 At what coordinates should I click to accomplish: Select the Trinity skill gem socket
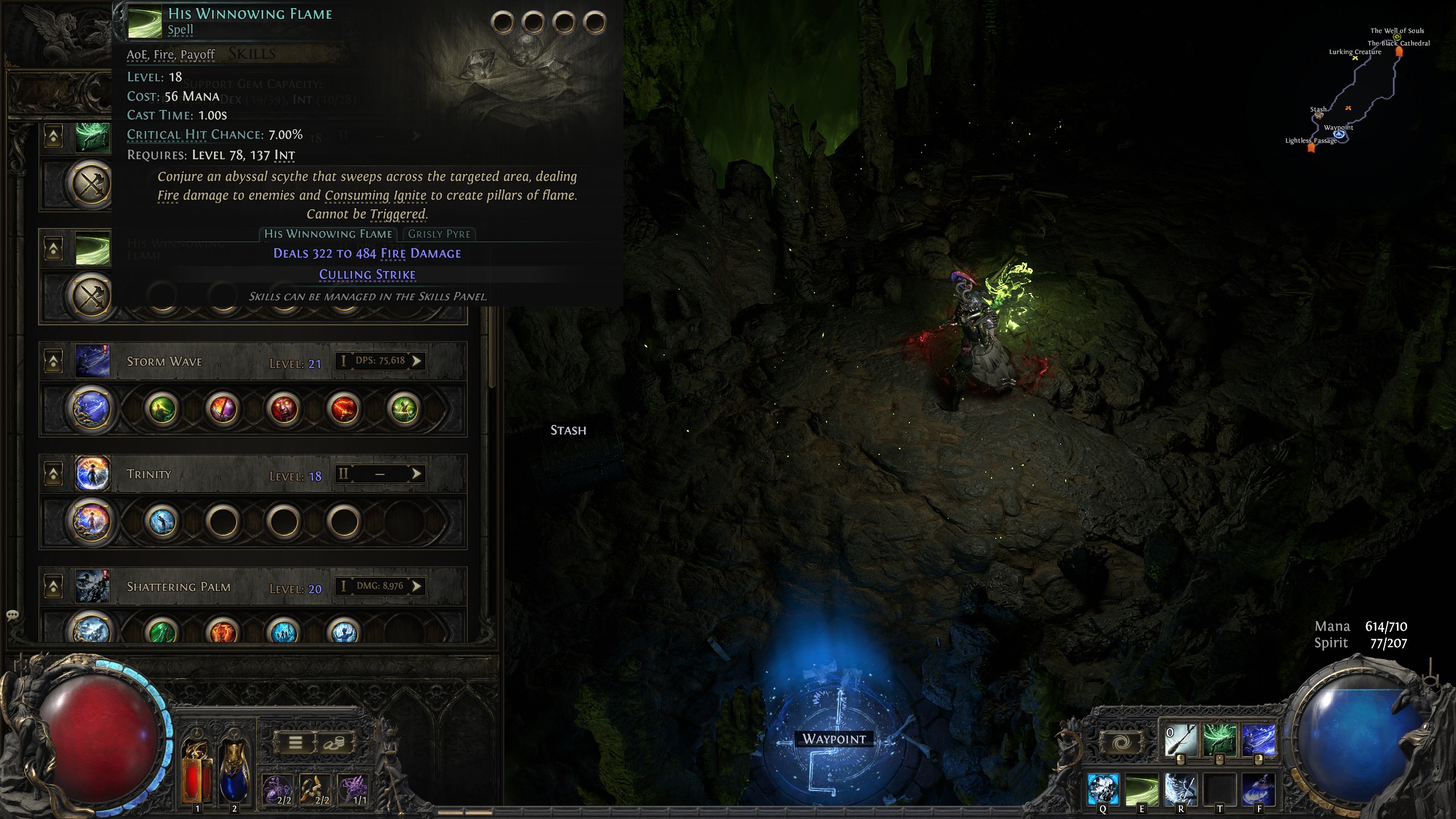coord(91,521)
